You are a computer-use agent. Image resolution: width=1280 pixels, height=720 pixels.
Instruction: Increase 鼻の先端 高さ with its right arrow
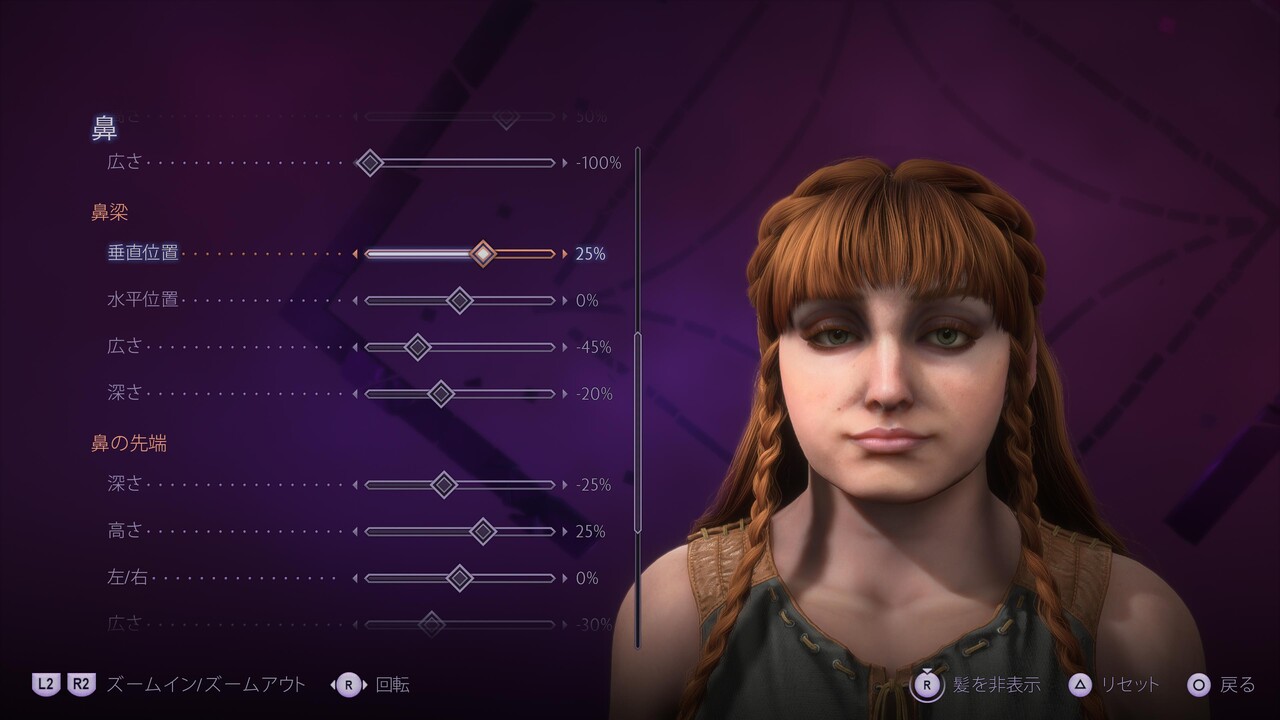click(565, 531)
